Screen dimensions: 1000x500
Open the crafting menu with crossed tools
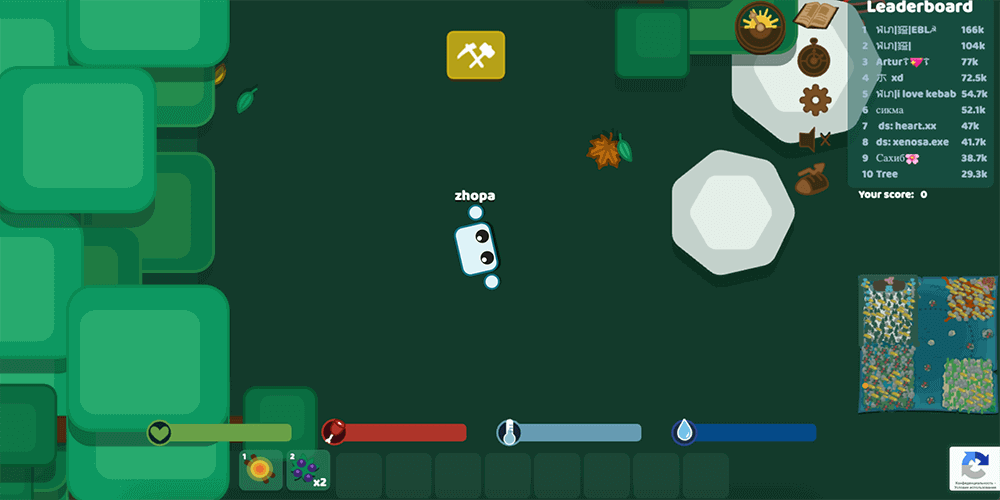[x=476, y=55]
